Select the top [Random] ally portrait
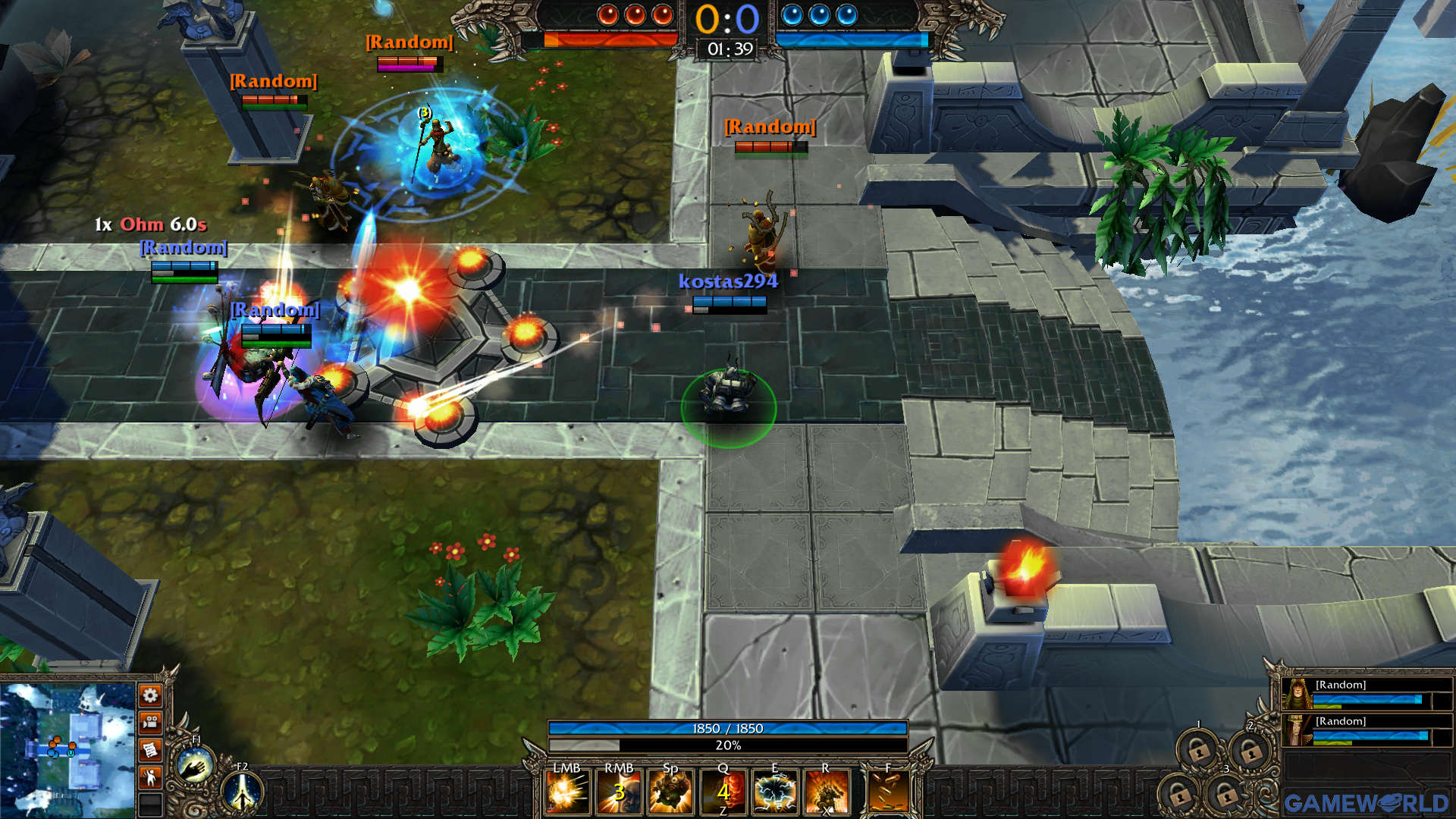 1296,694
